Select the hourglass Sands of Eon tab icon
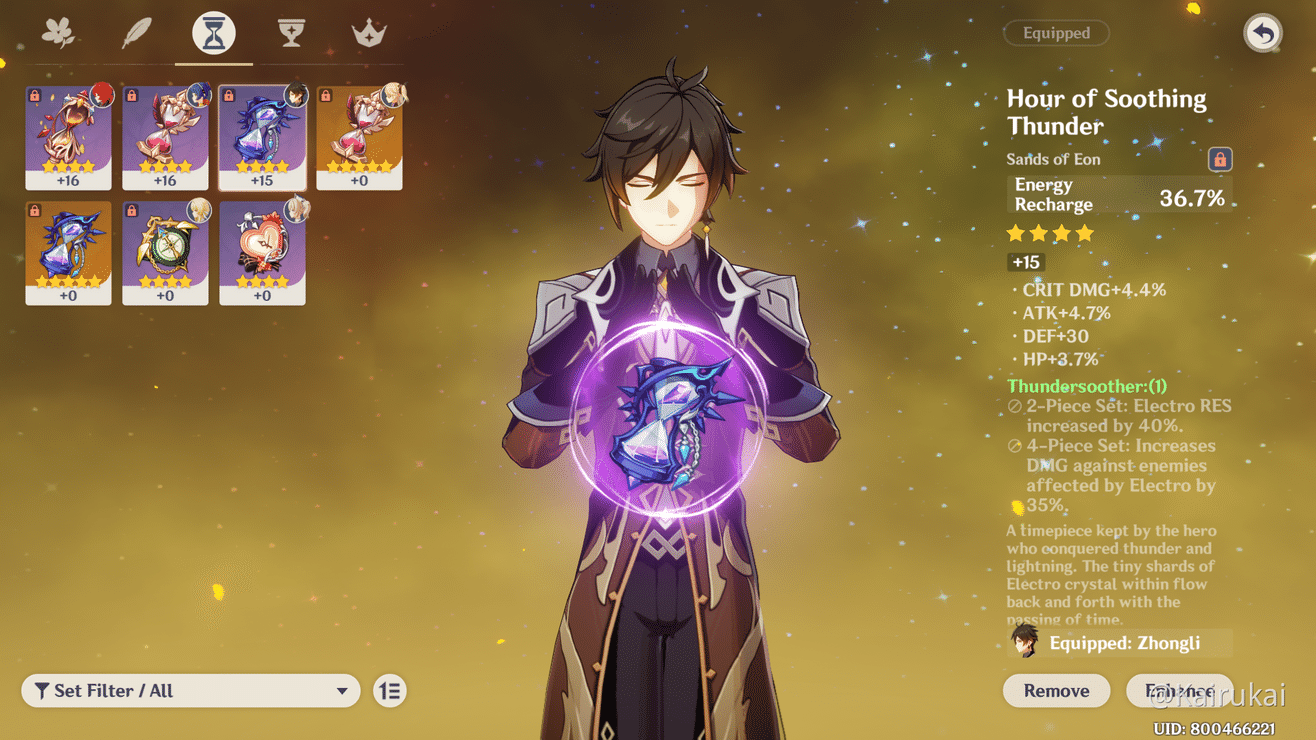Screen dimensions: 1316x740 click(x=211, y=31)
